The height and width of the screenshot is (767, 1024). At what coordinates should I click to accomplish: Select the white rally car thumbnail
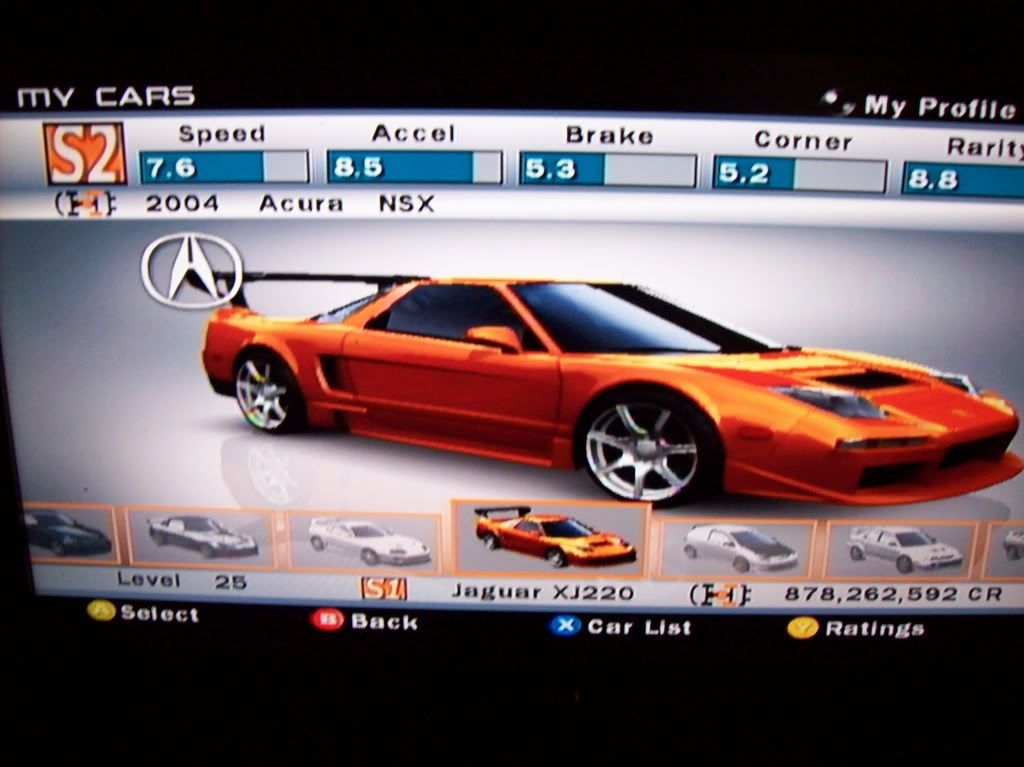tap(903, 548)
